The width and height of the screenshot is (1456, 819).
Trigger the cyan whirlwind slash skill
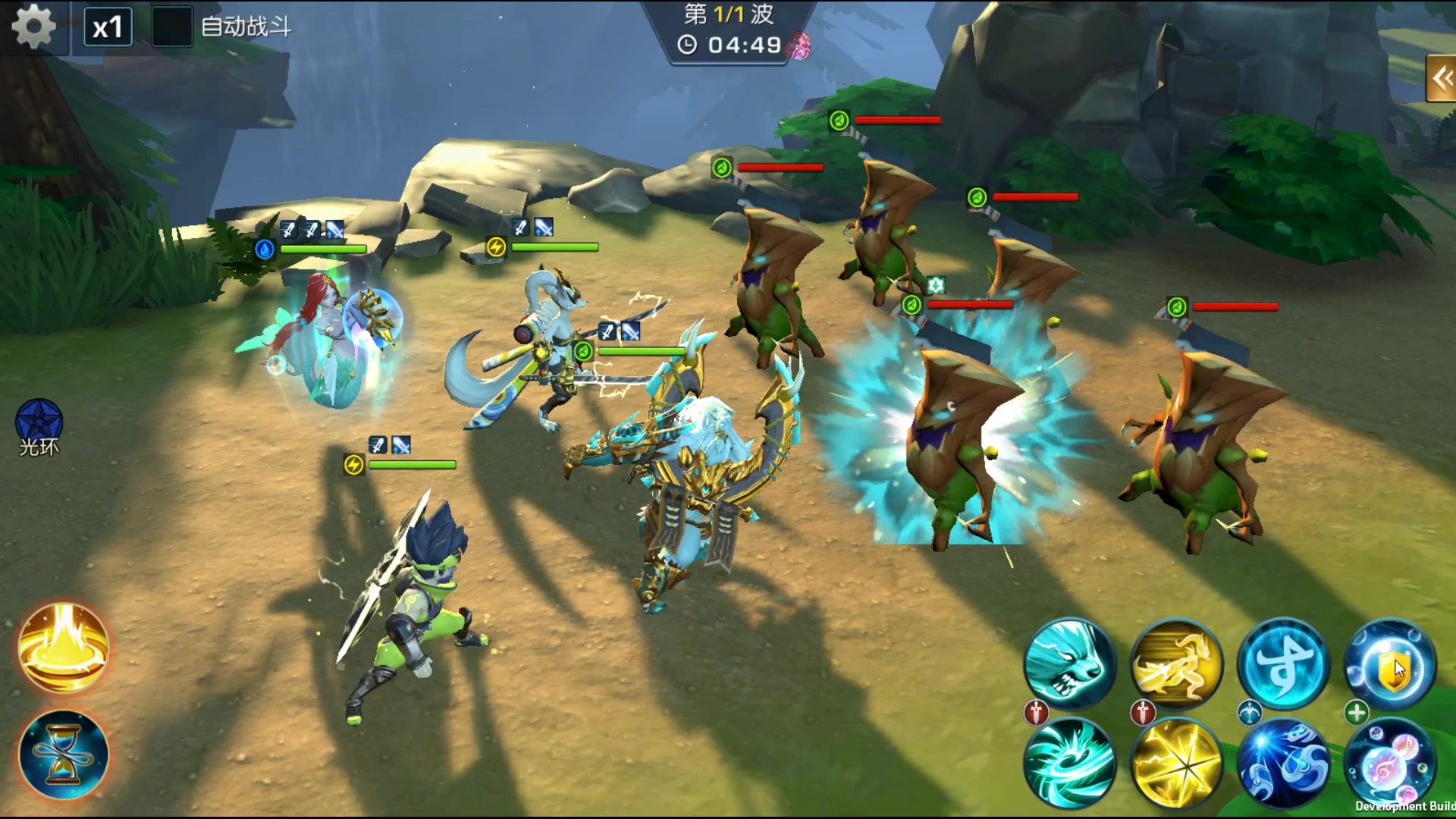click(1069, 763)
